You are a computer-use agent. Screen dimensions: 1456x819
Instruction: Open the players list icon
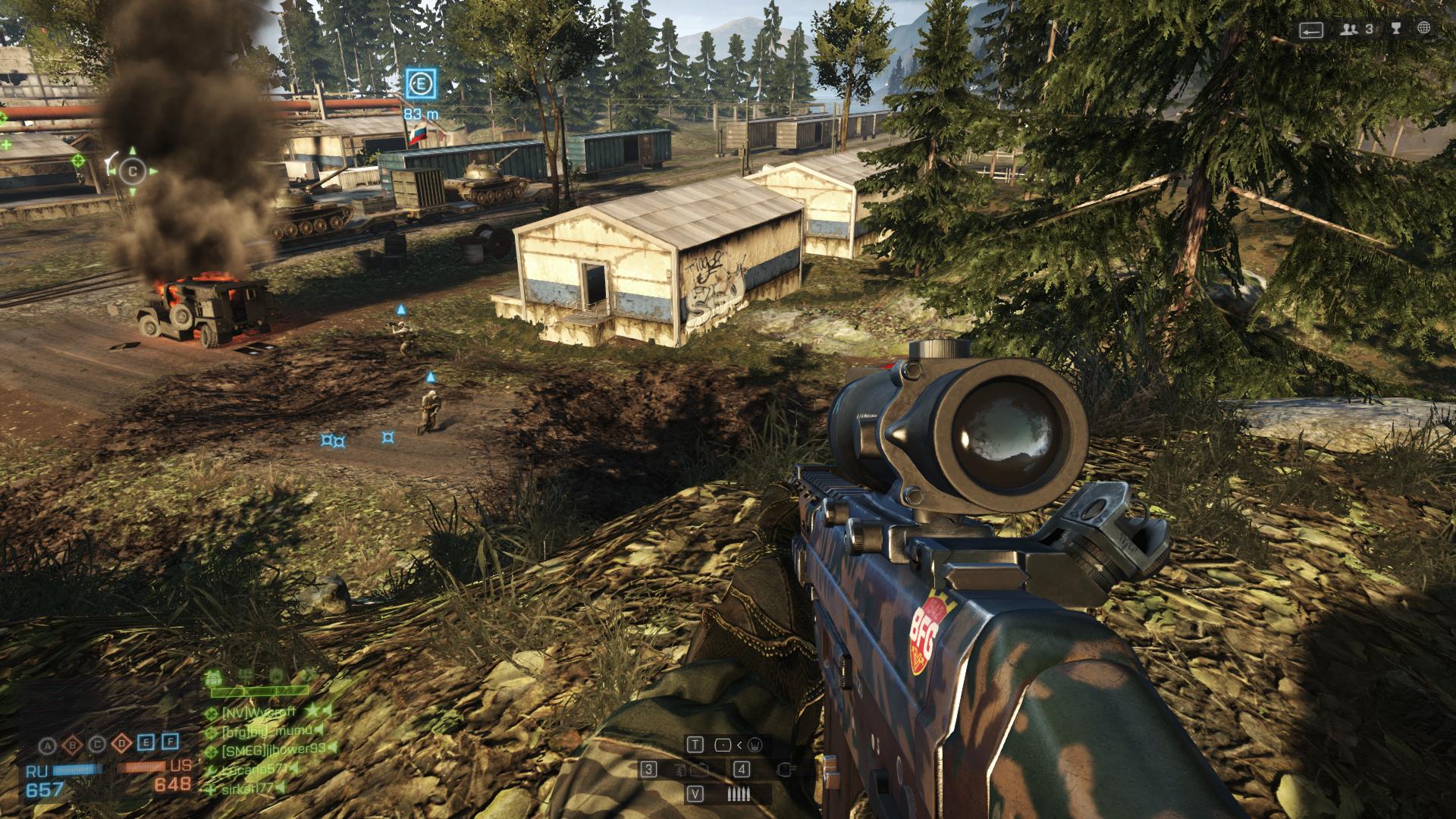pos(1349,30)
